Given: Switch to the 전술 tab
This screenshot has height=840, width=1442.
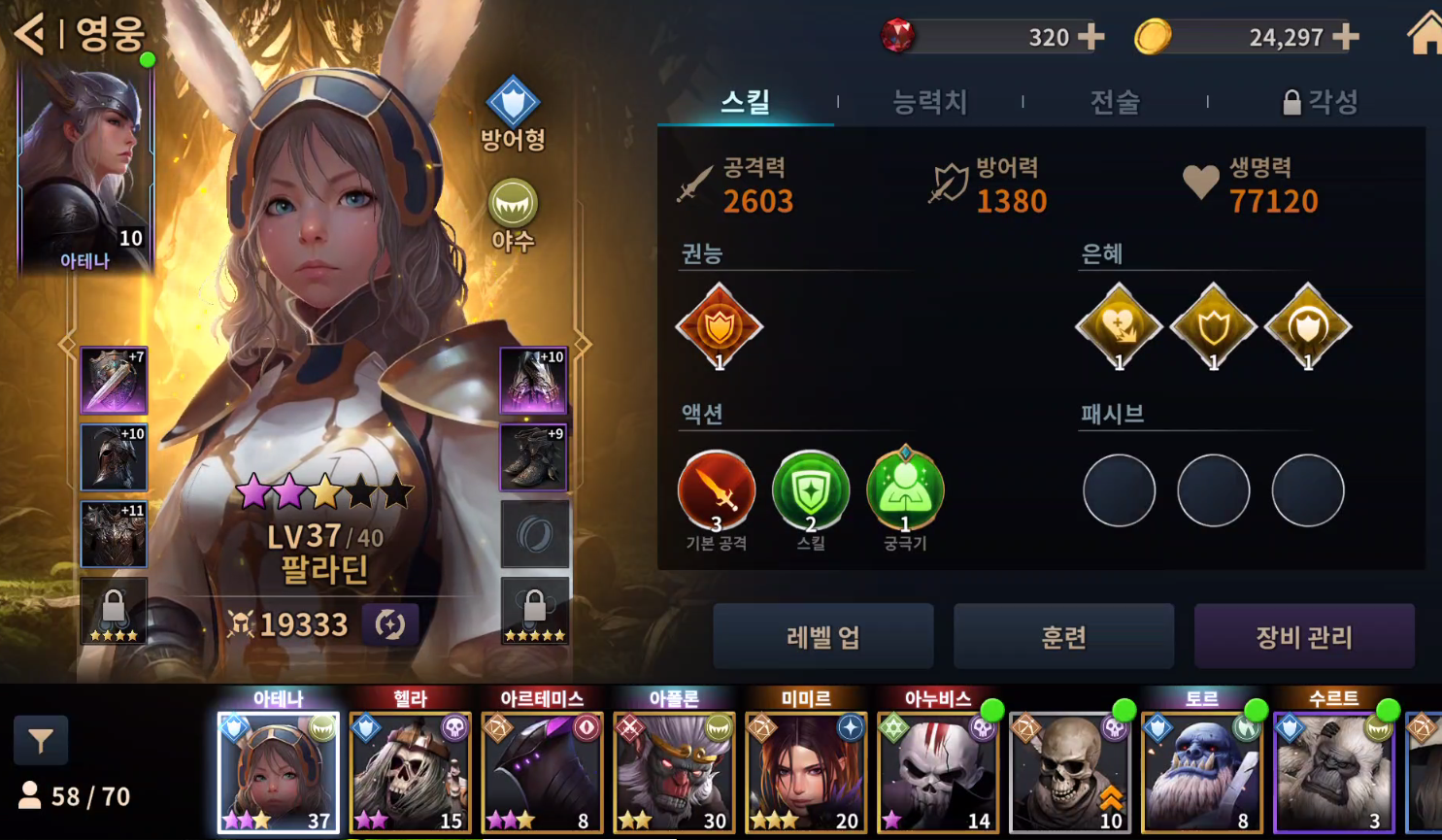Looking at the screenshot, I should (1114, 102).
